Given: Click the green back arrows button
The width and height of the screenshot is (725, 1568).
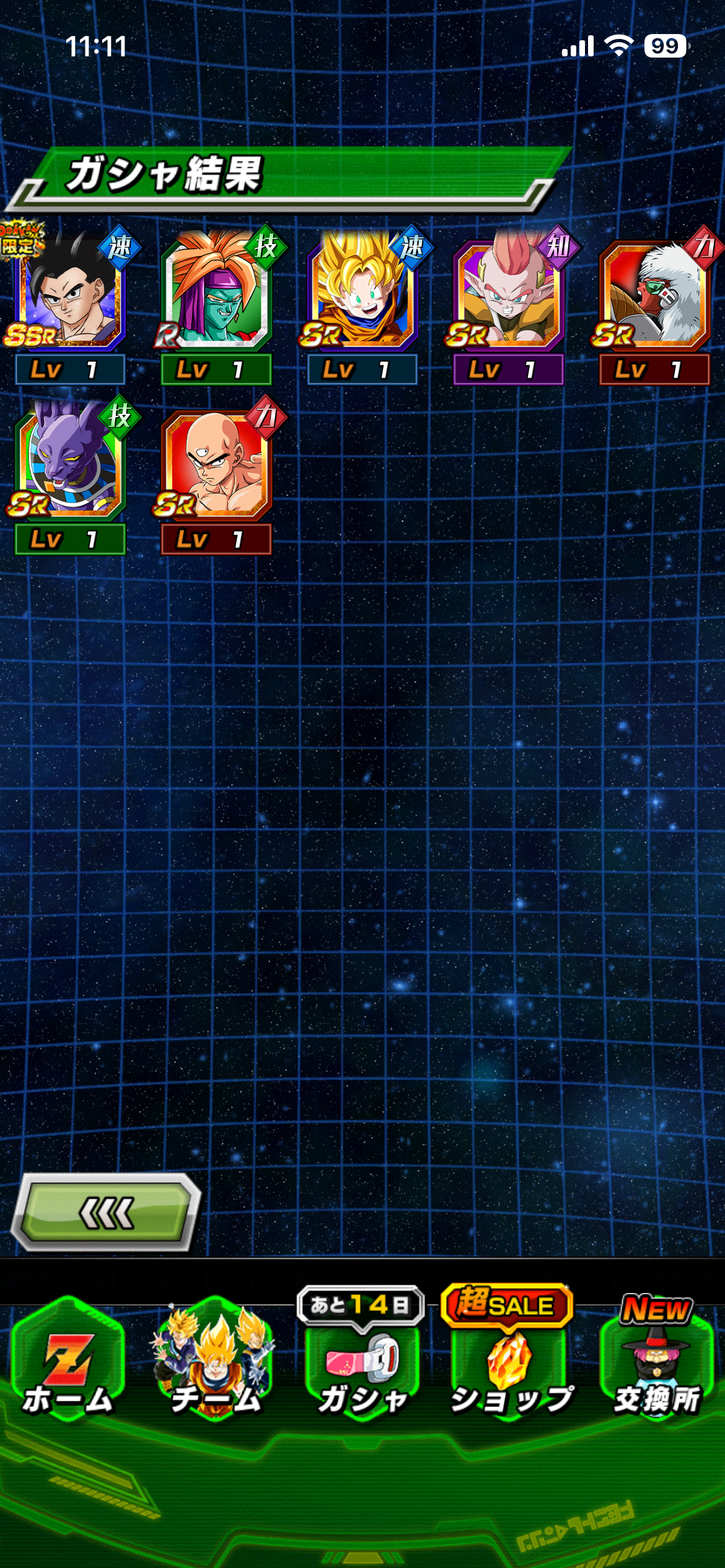Looking at the screenshot, I should coord(105,1213).
